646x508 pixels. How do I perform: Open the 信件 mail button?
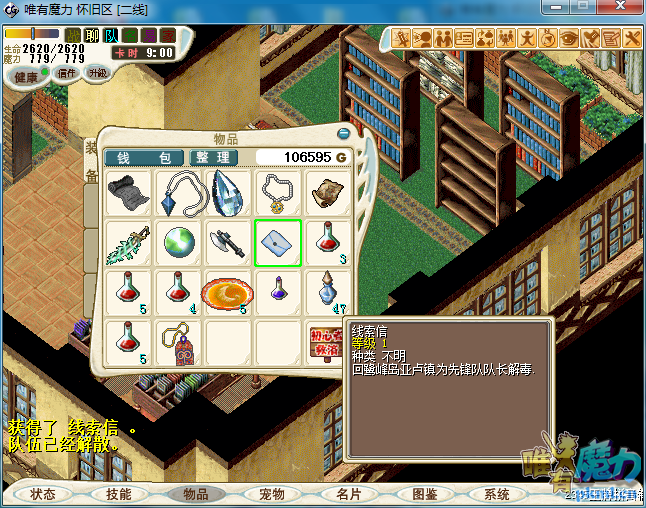tap(68, 73)
